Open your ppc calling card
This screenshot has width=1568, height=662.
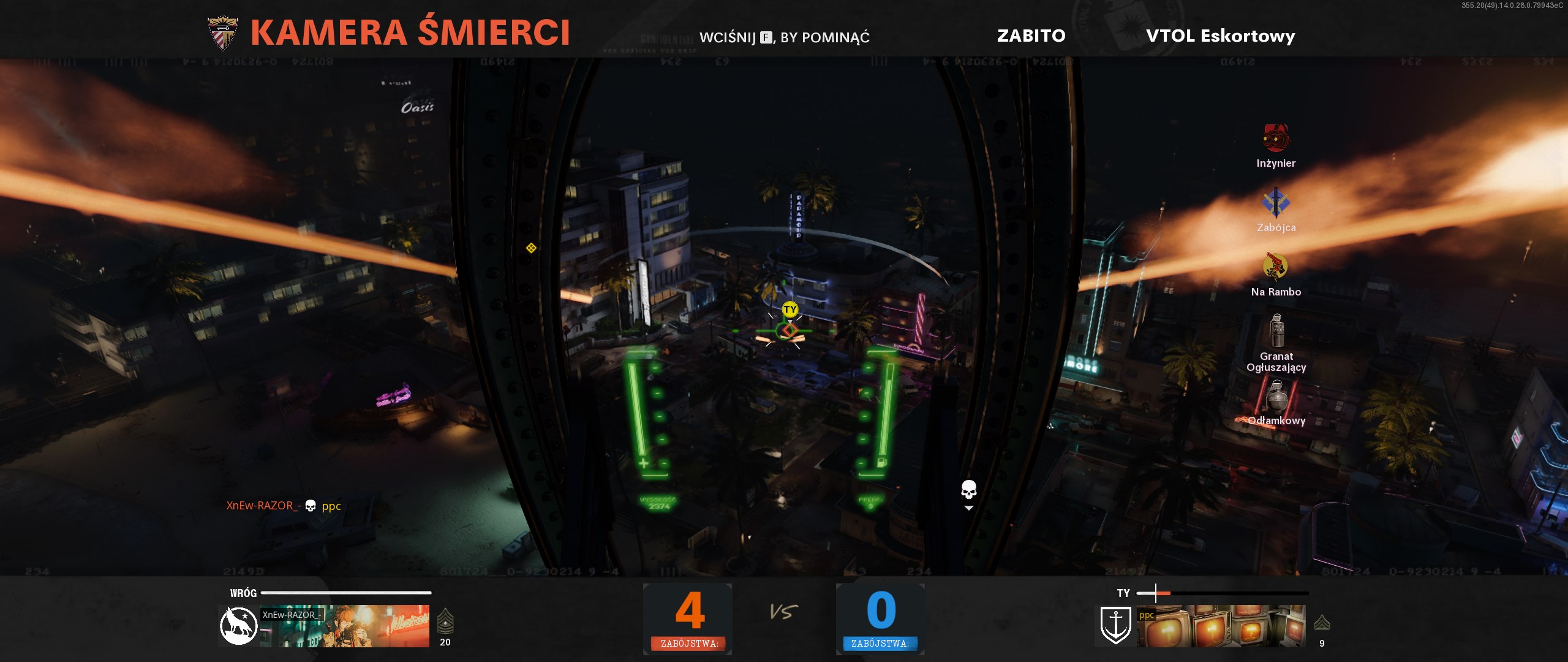coord(1221,626)
